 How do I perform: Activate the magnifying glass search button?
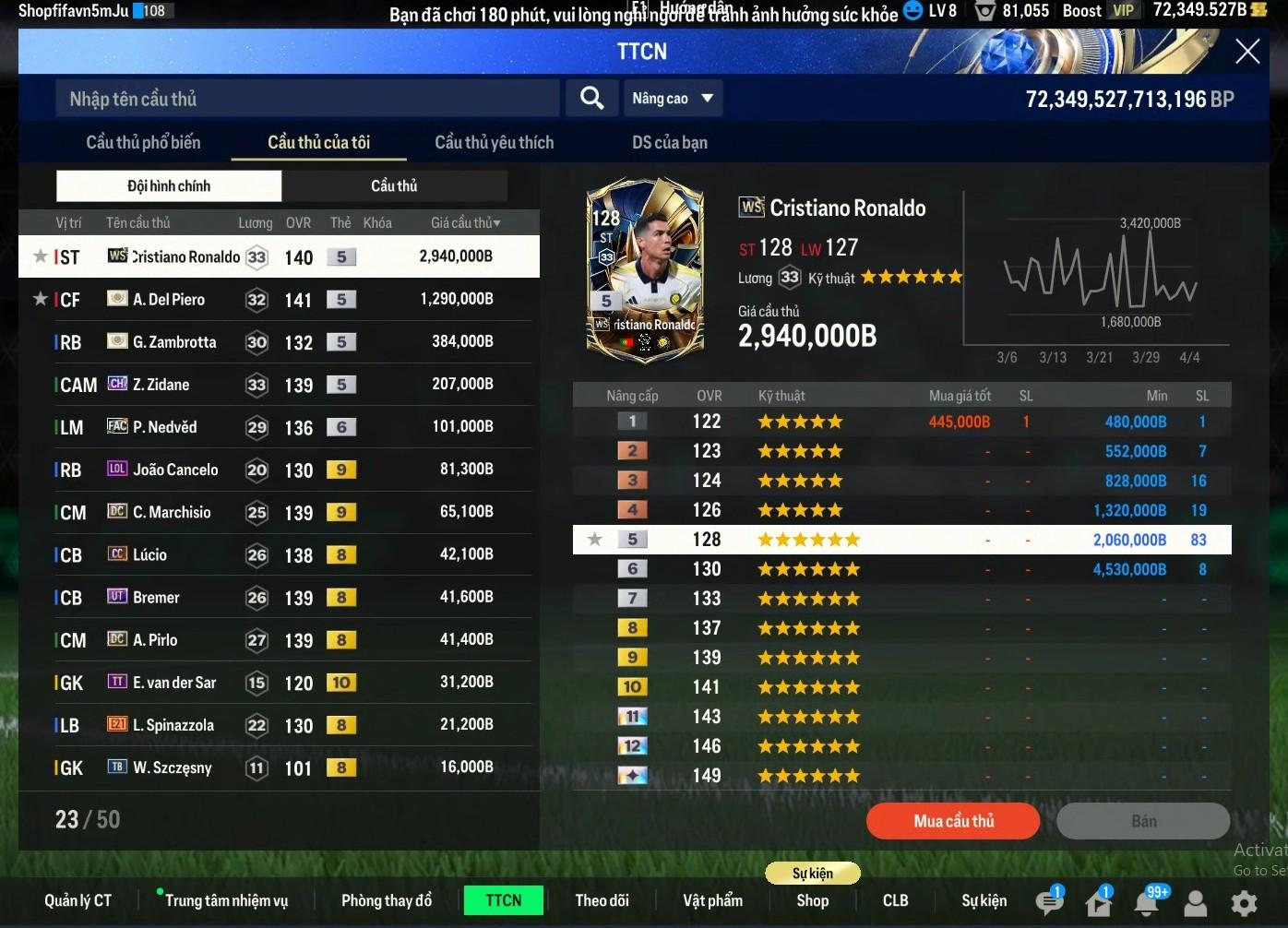pyautogui.click(x=591, y=98)
